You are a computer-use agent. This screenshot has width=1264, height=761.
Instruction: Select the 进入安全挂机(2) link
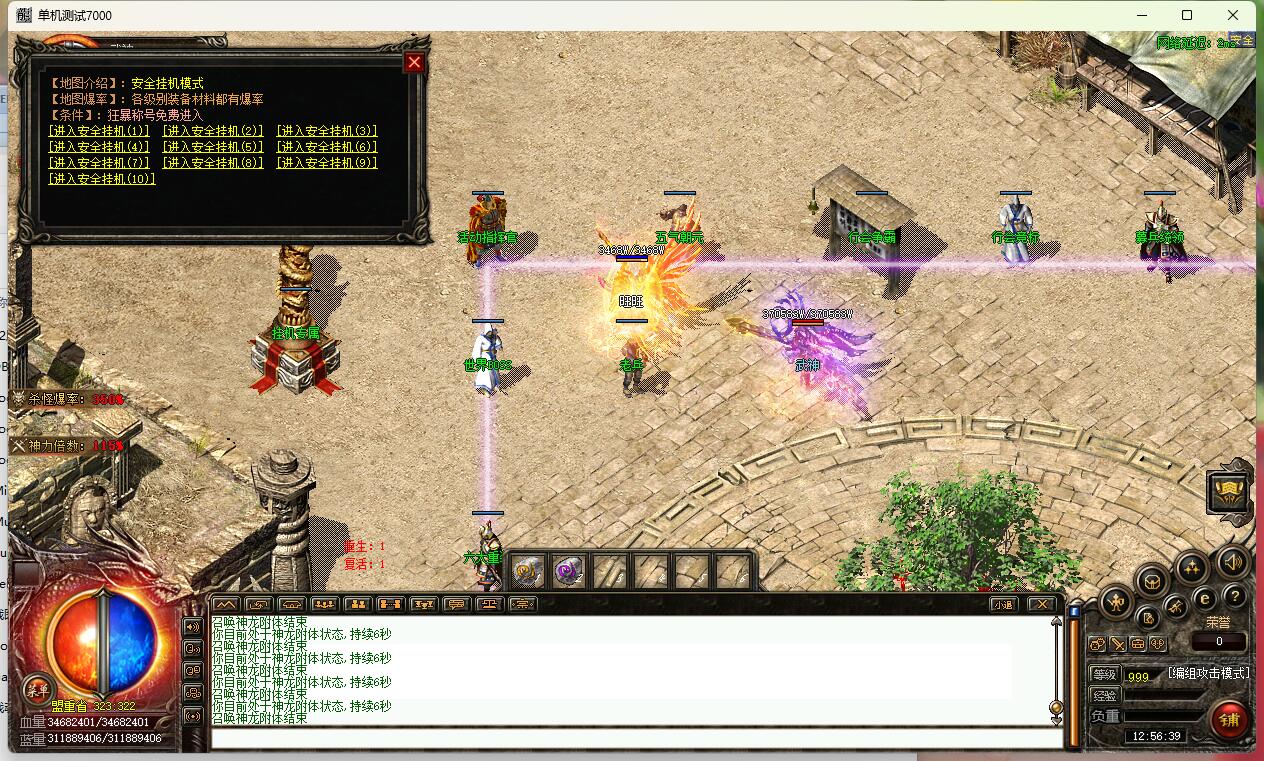click(x=213, y=131)
